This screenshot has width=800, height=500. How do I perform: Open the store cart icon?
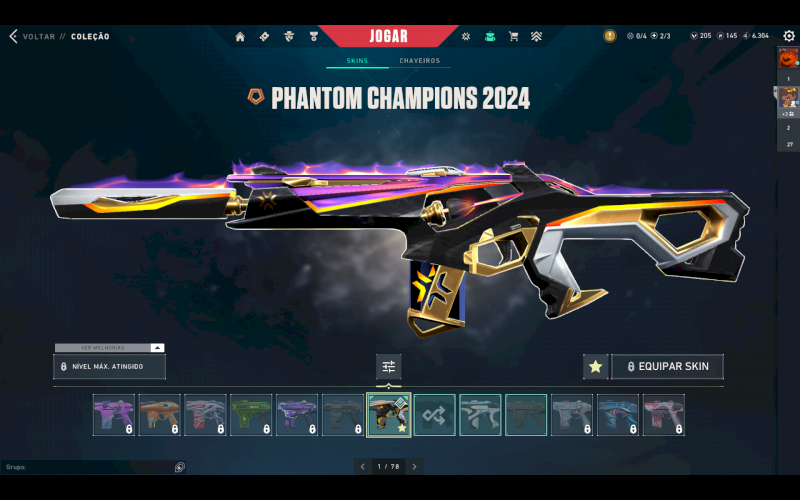(513, 37)
